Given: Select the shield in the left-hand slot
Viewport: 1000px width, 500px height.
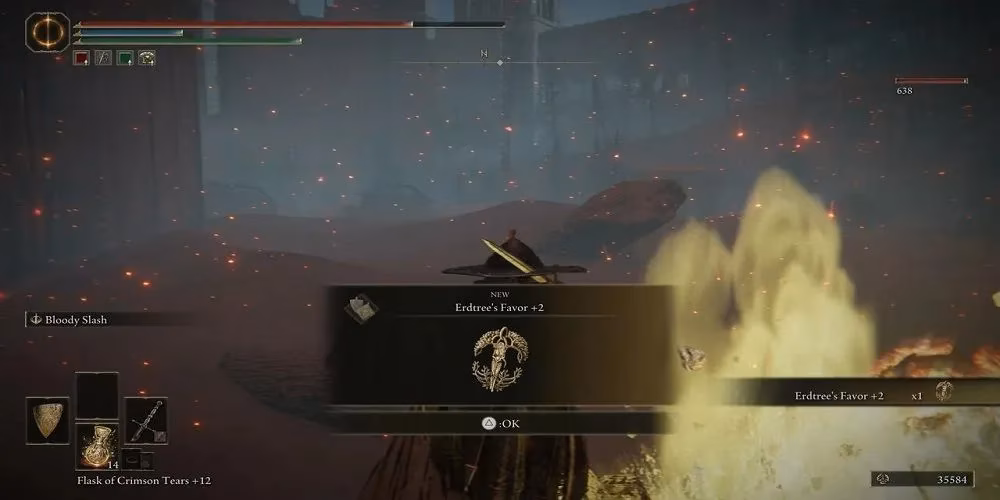Looking at the screenshot, I should [47, 418].
